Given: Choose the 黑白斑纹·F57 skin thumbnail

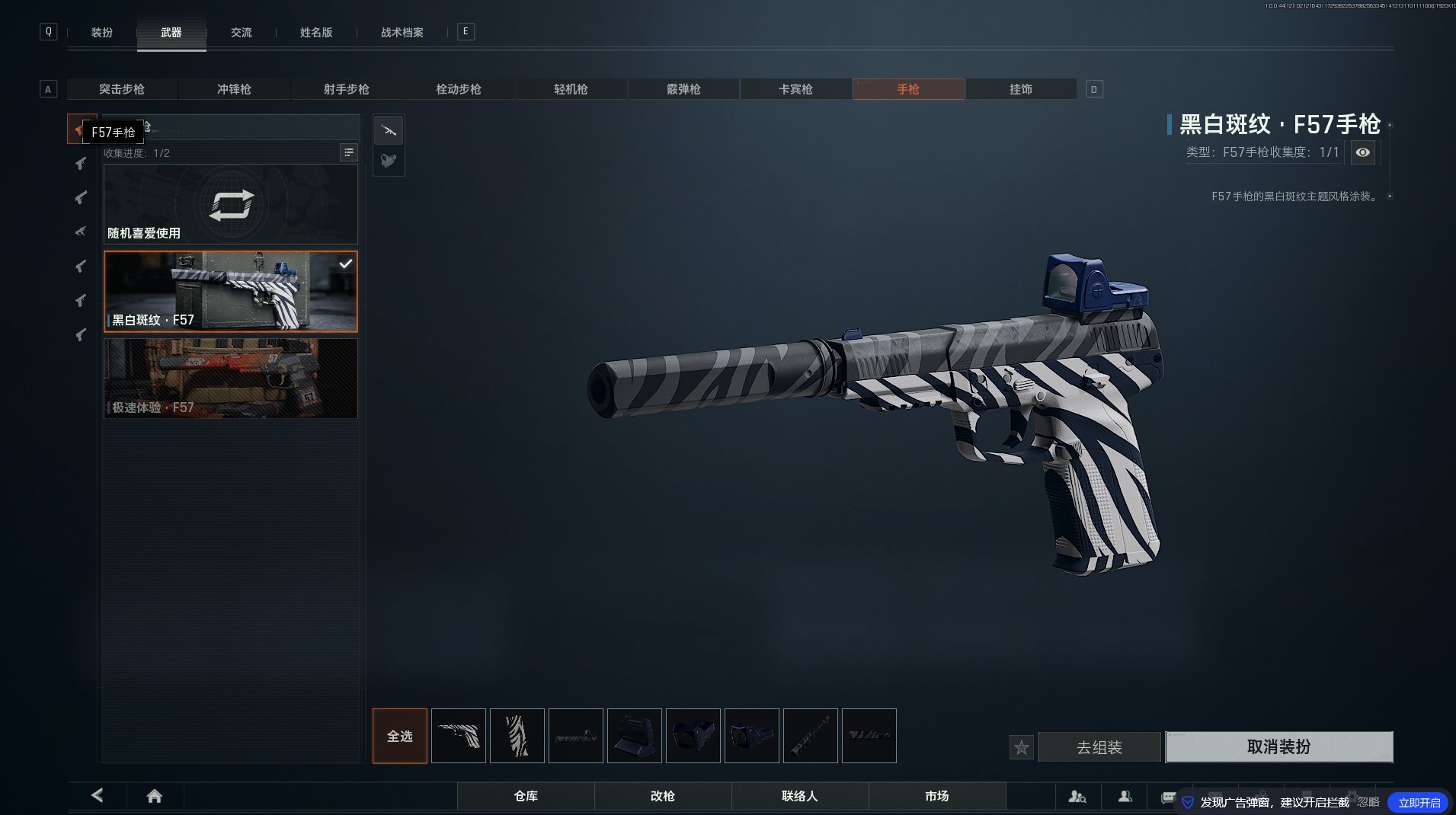Looking at the screenshot, I should pyautogui.click(x=230, y=292).
